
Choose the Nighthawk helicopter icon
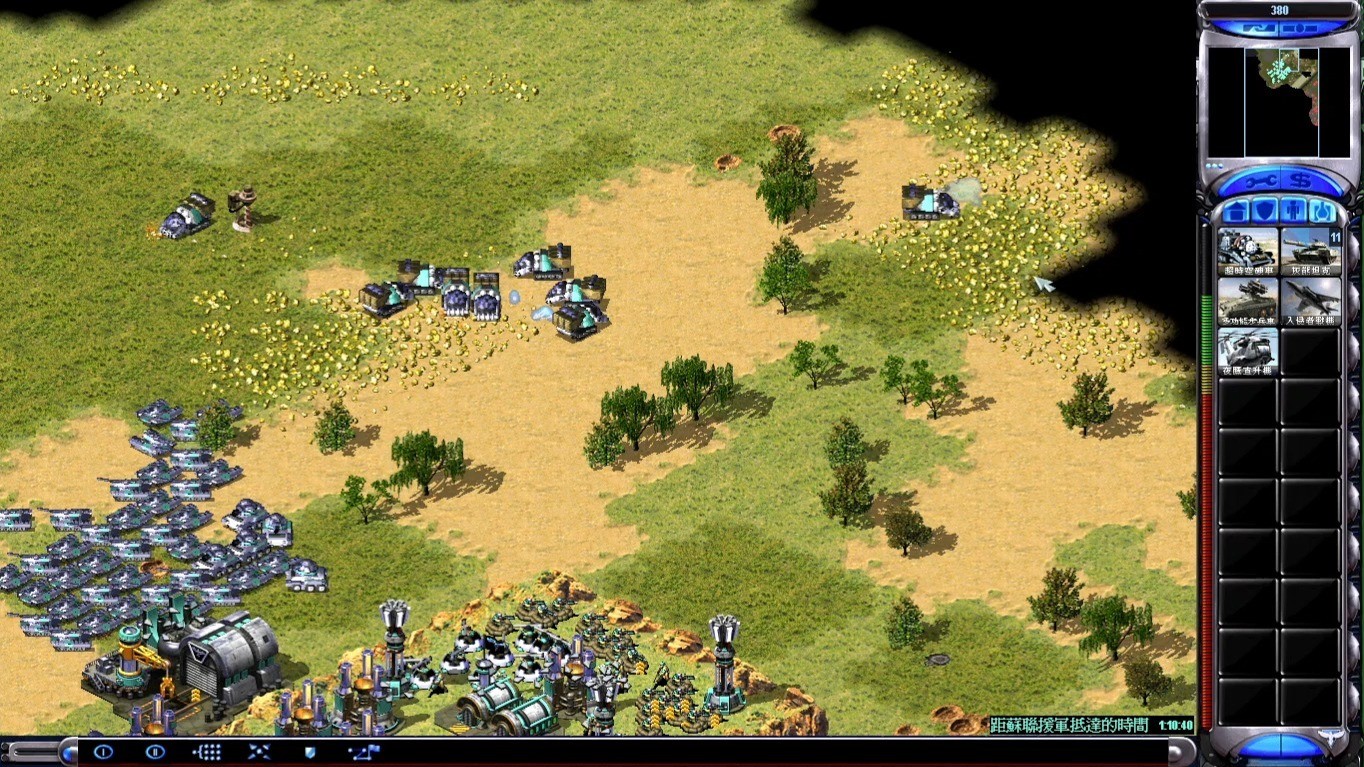1247,351
